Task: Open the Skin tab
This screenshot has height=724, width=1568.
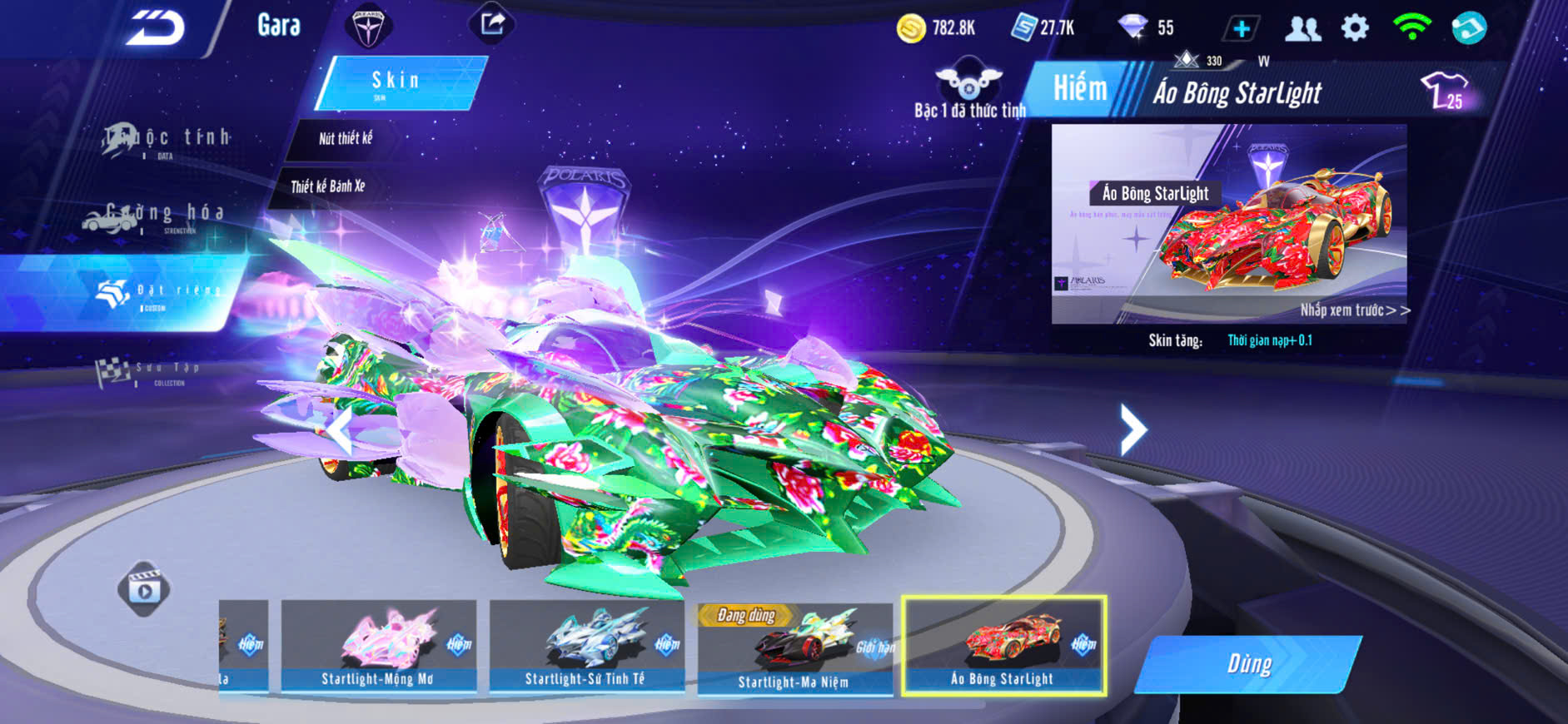Action: coord(396,82)
